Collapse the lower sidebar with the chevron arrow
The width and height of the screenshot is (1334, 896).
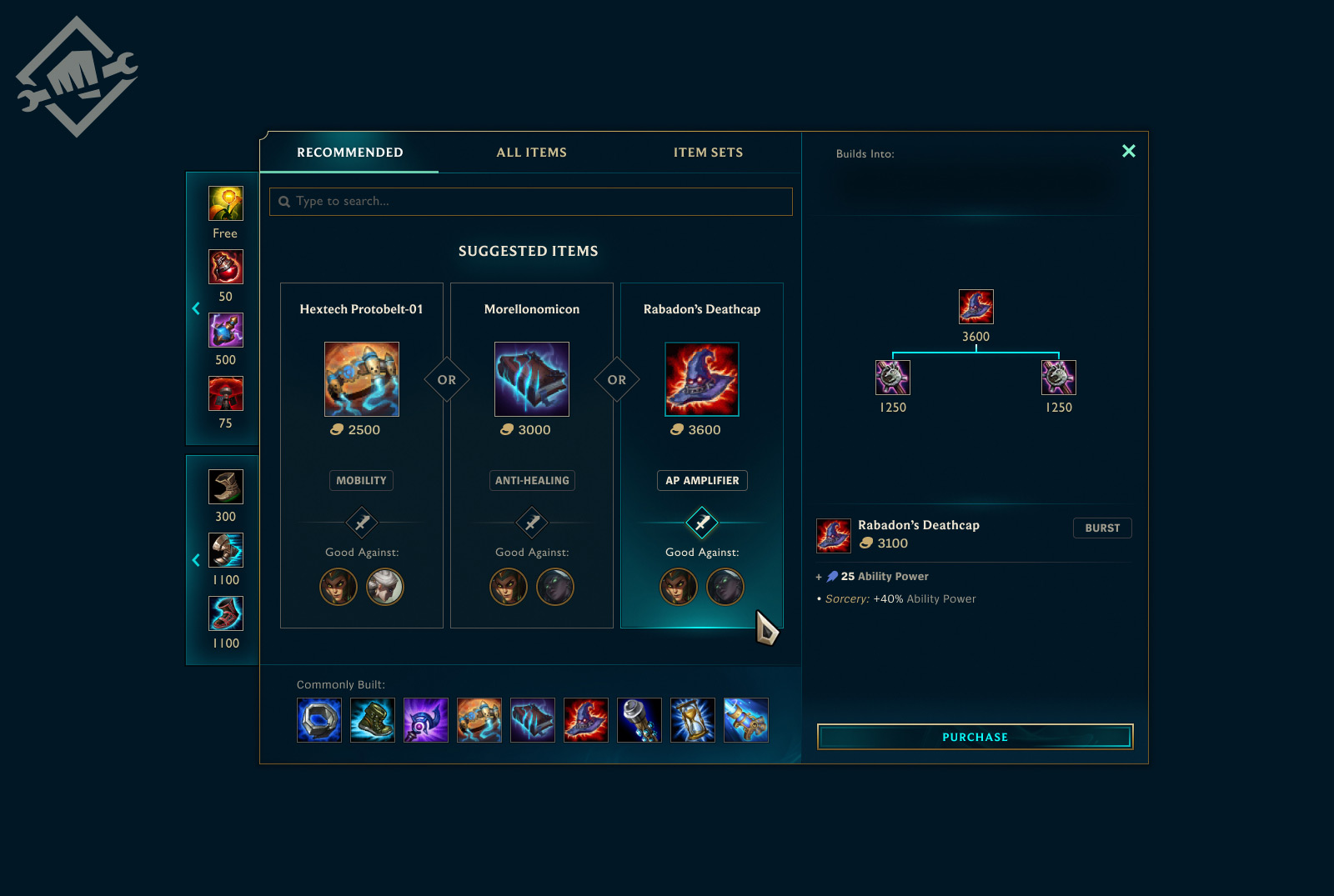(x=196, y=560)
